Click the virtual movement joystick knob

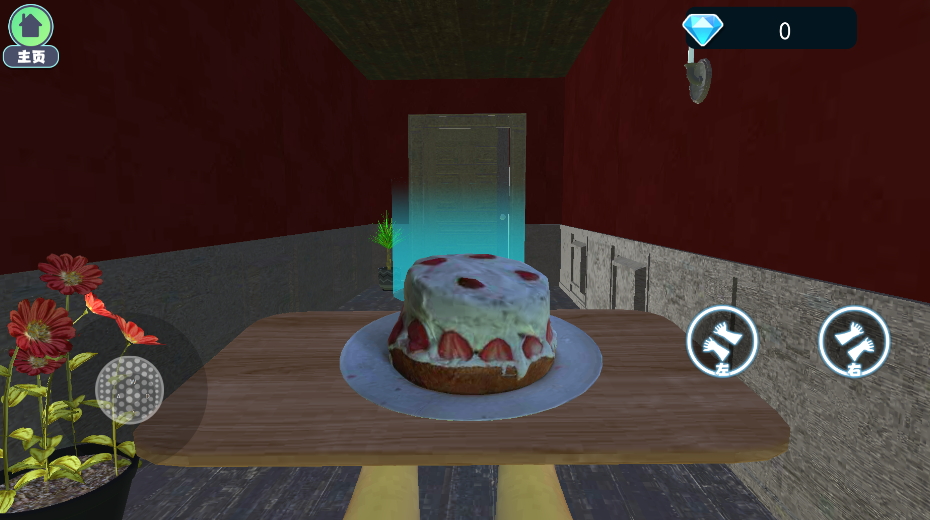129,389
